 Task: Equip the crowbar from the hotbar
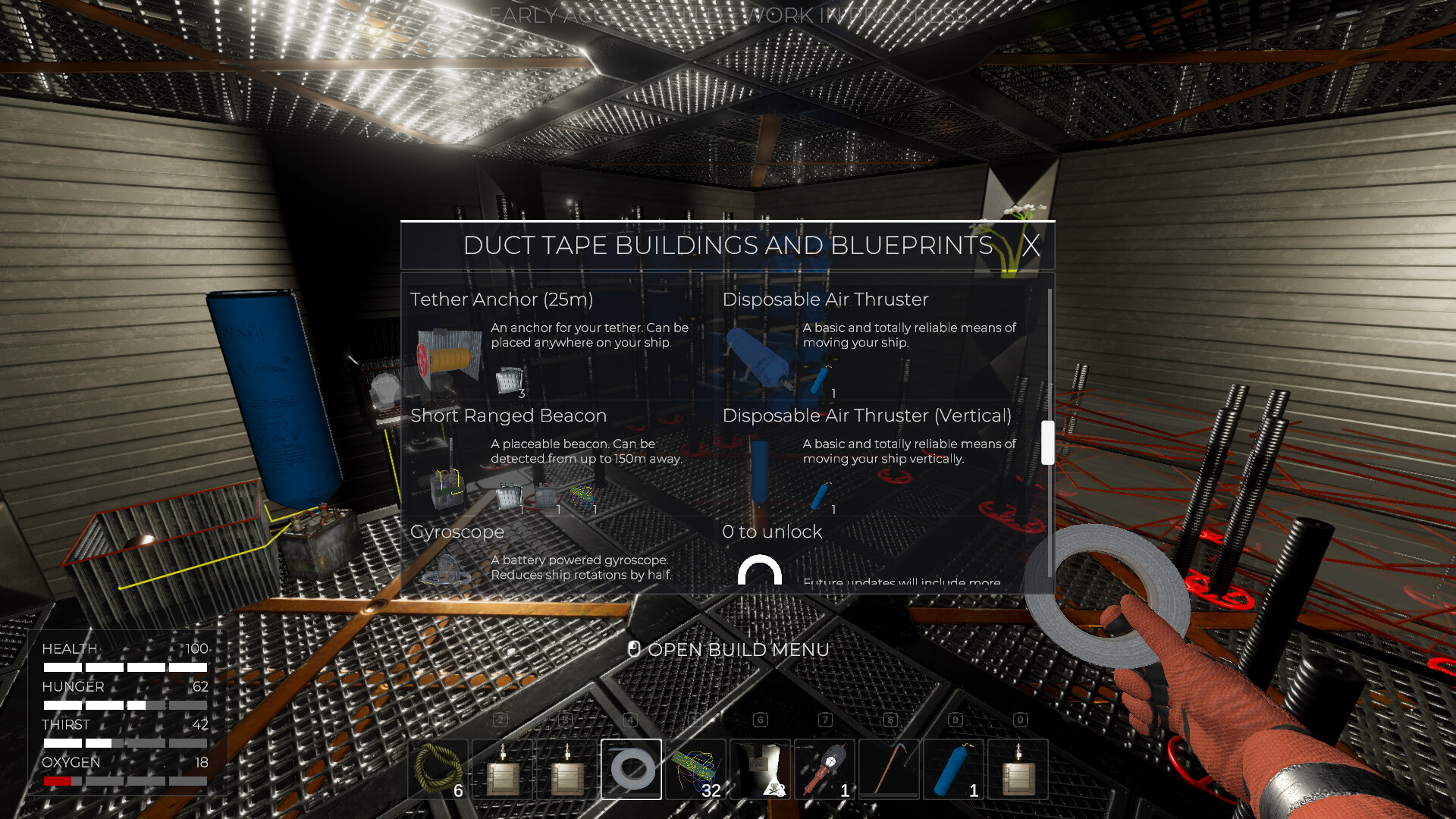click(x=889, y=769)
